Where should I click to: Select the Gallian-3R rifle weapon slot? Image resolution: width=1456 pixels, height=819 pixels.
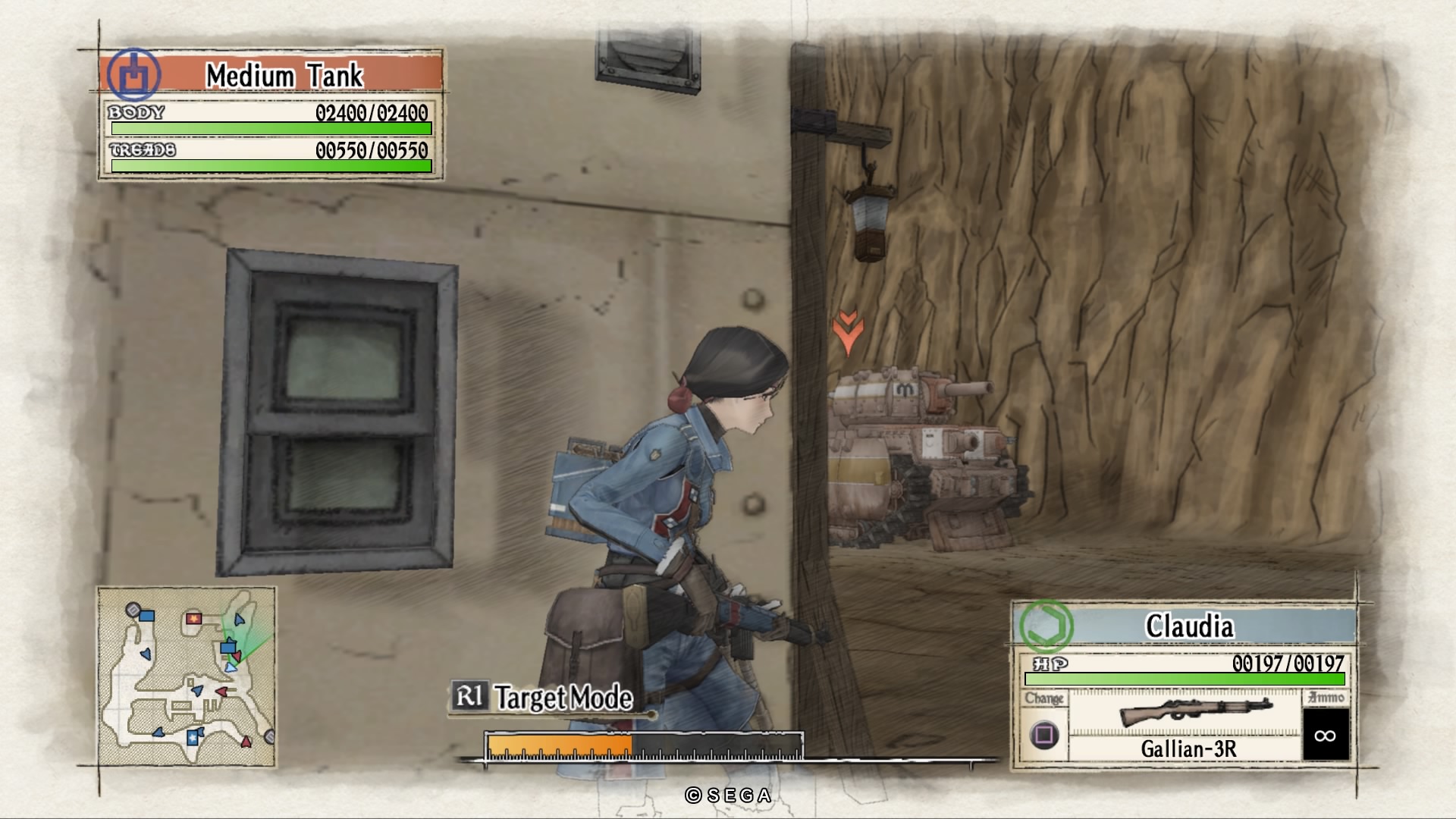1187,723
